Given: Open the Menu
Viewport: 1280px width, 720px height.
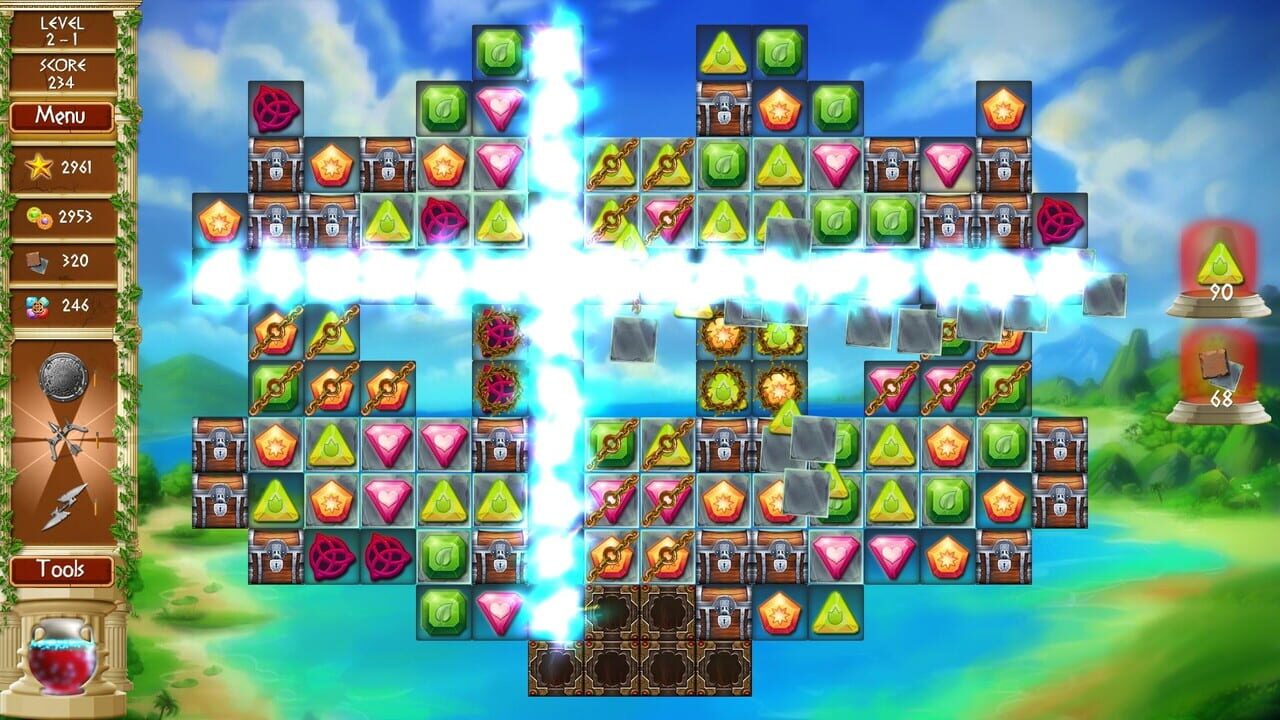Looking at the screenshot, I should [x=63, y=116].
